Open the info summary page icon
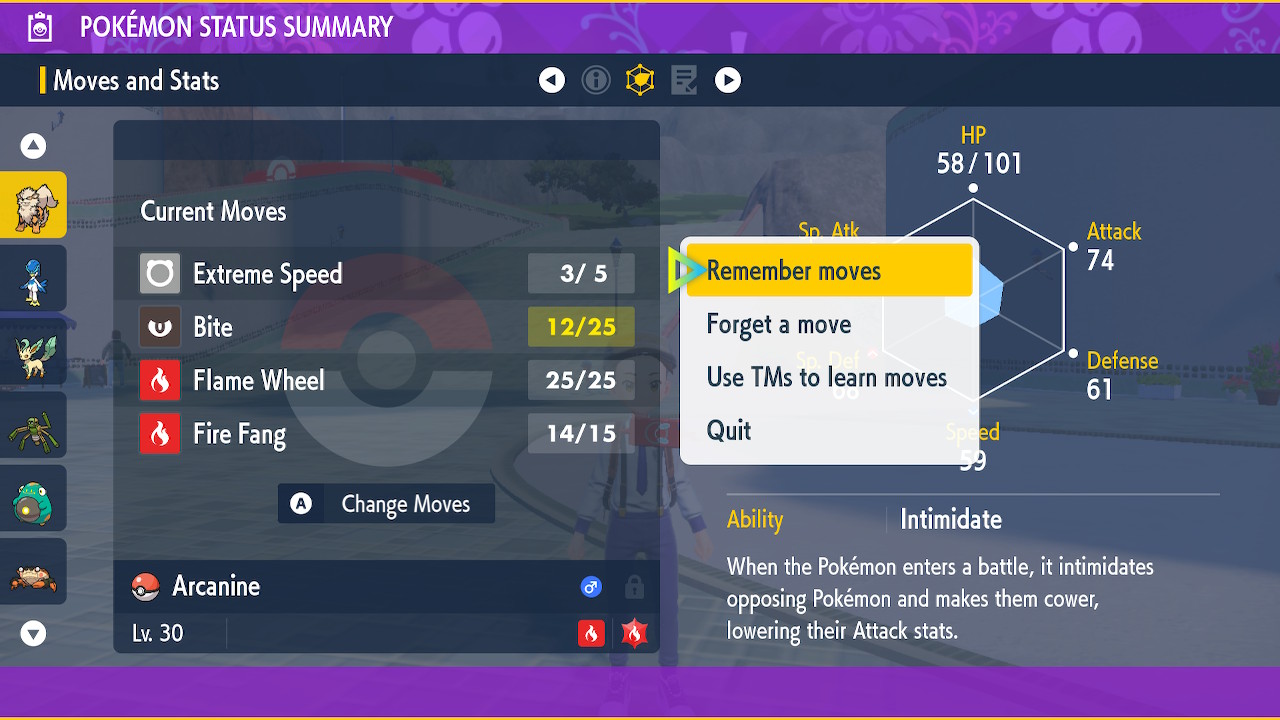The width and height of the screenshot is (1280, 720). 596,80
